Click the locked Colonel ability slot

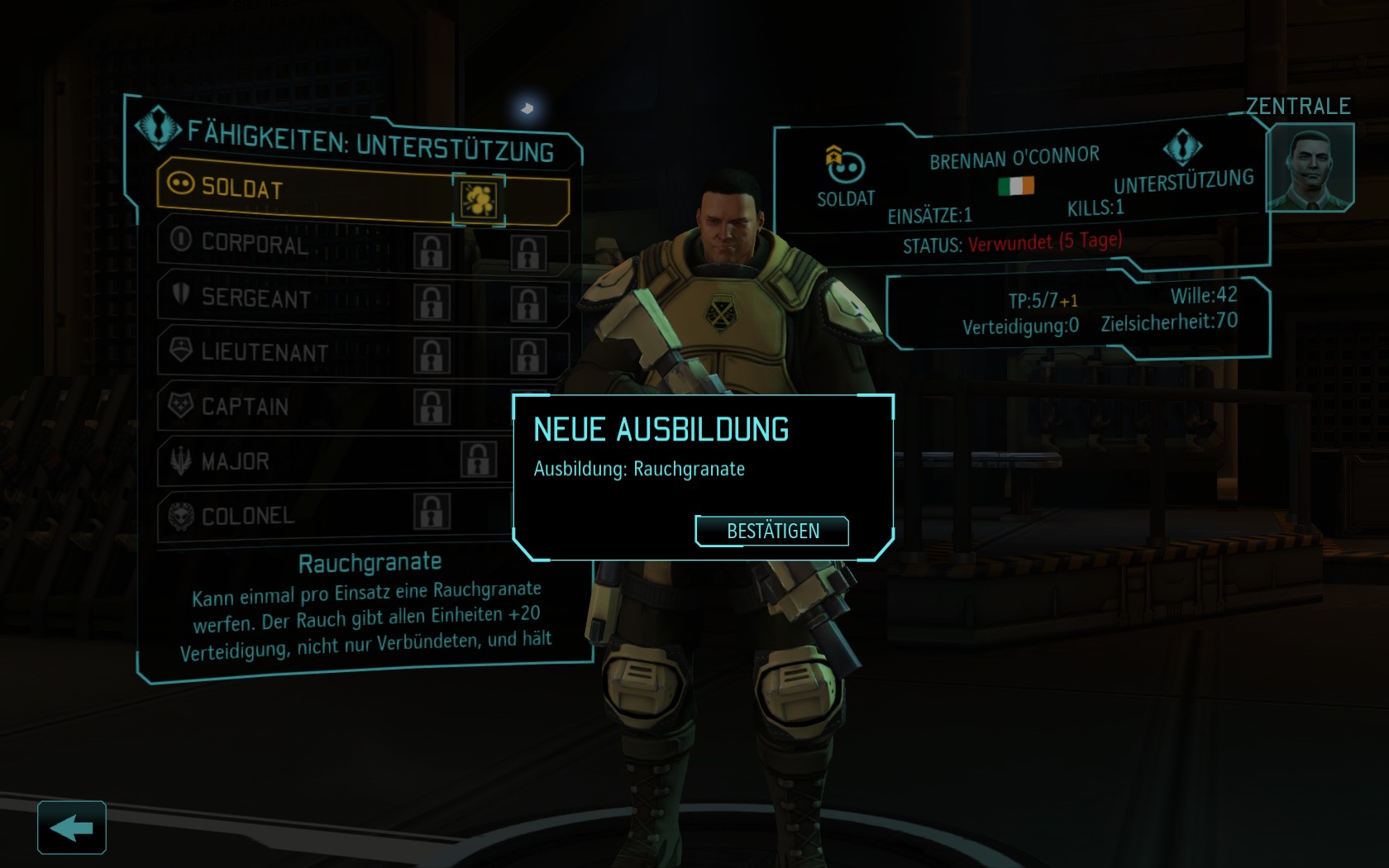432,512
